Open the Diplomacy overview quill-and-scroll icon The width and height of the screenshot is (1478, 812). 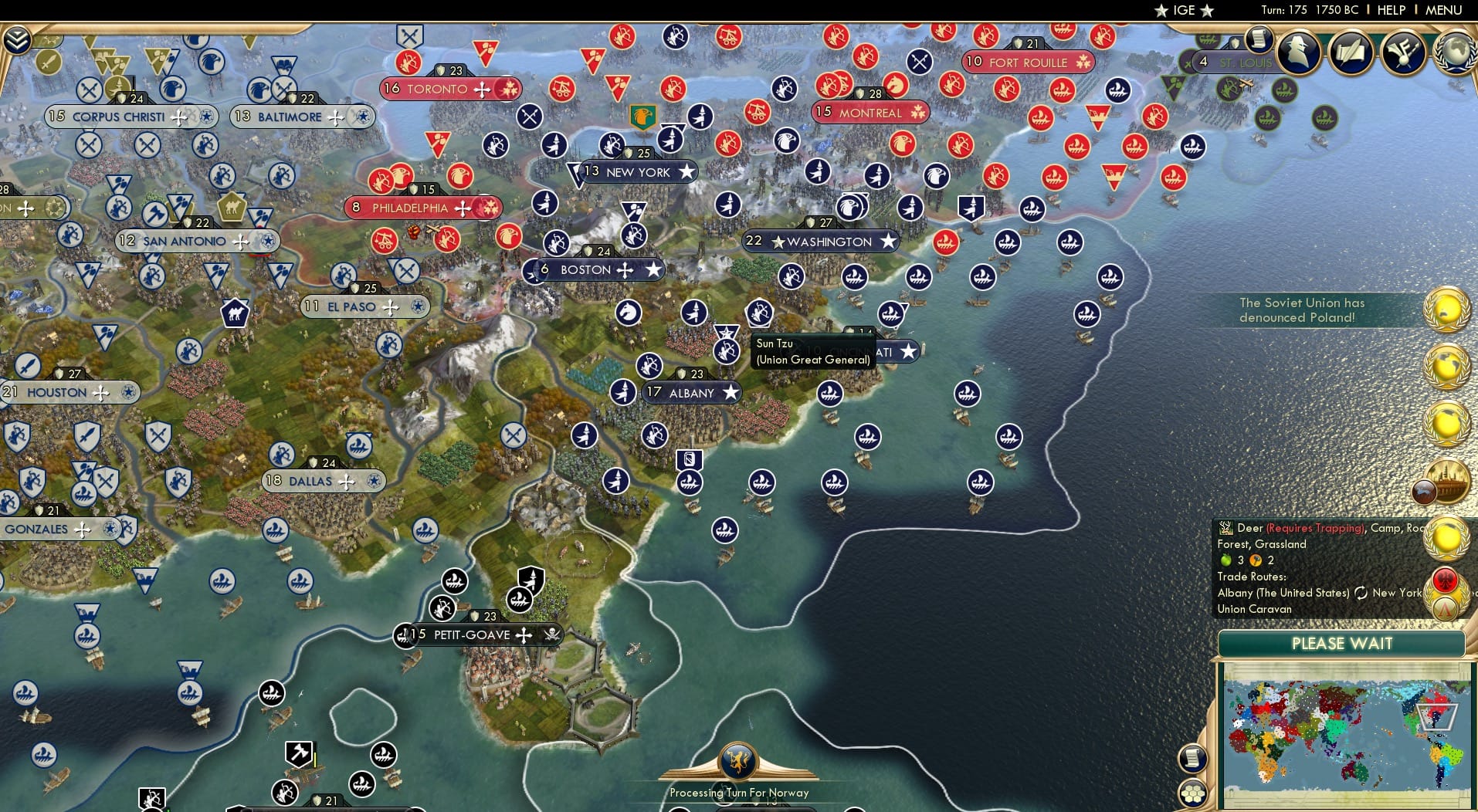tap(1352, 51)
